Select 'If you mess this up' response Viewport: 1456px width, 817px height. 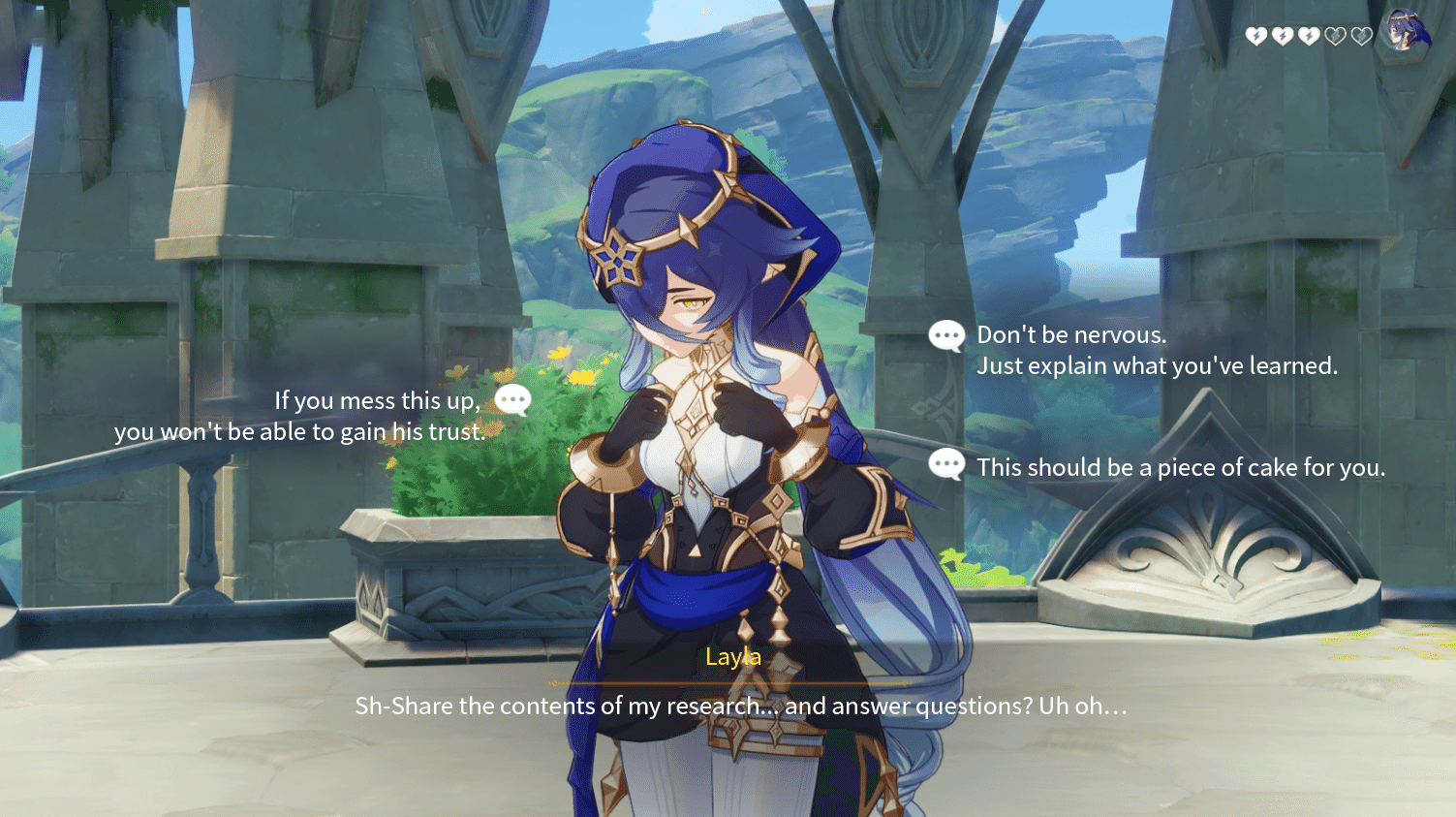[x=300, y=415]
